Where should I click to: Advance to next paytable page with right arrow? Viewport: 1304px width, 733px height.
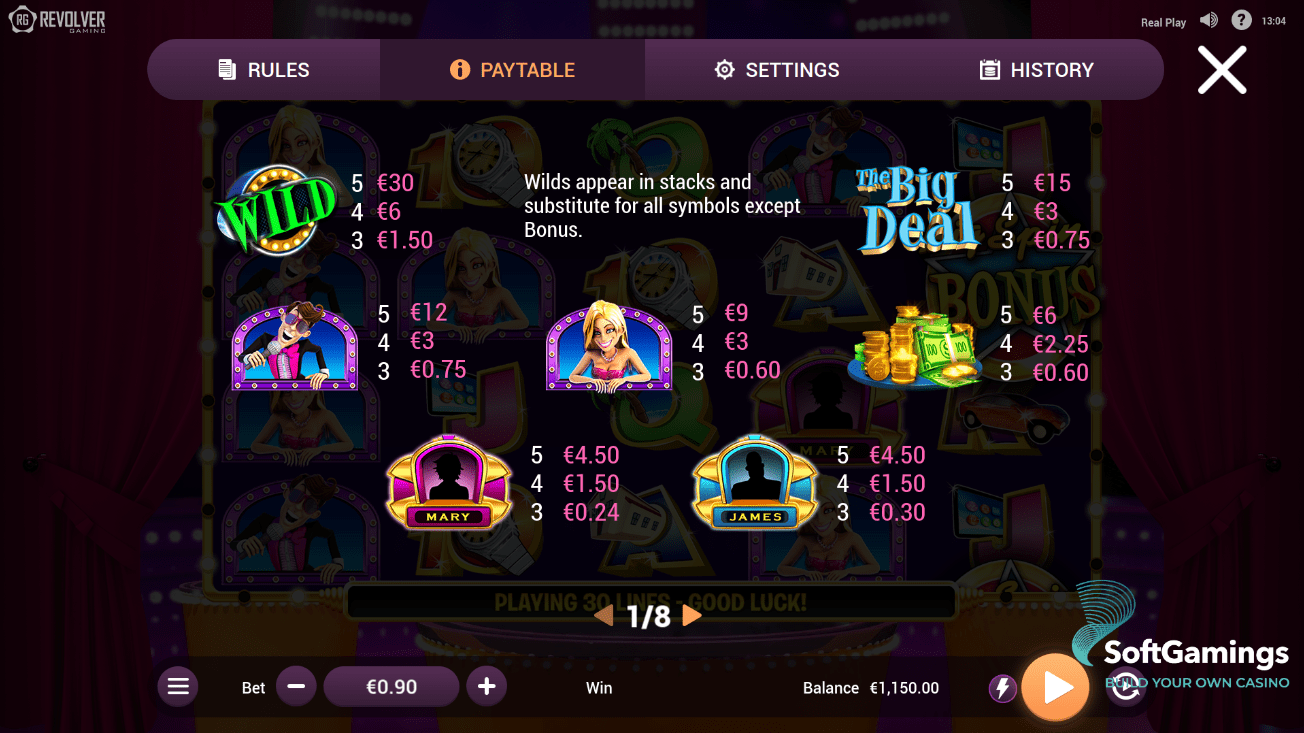[x=694, y=617]
